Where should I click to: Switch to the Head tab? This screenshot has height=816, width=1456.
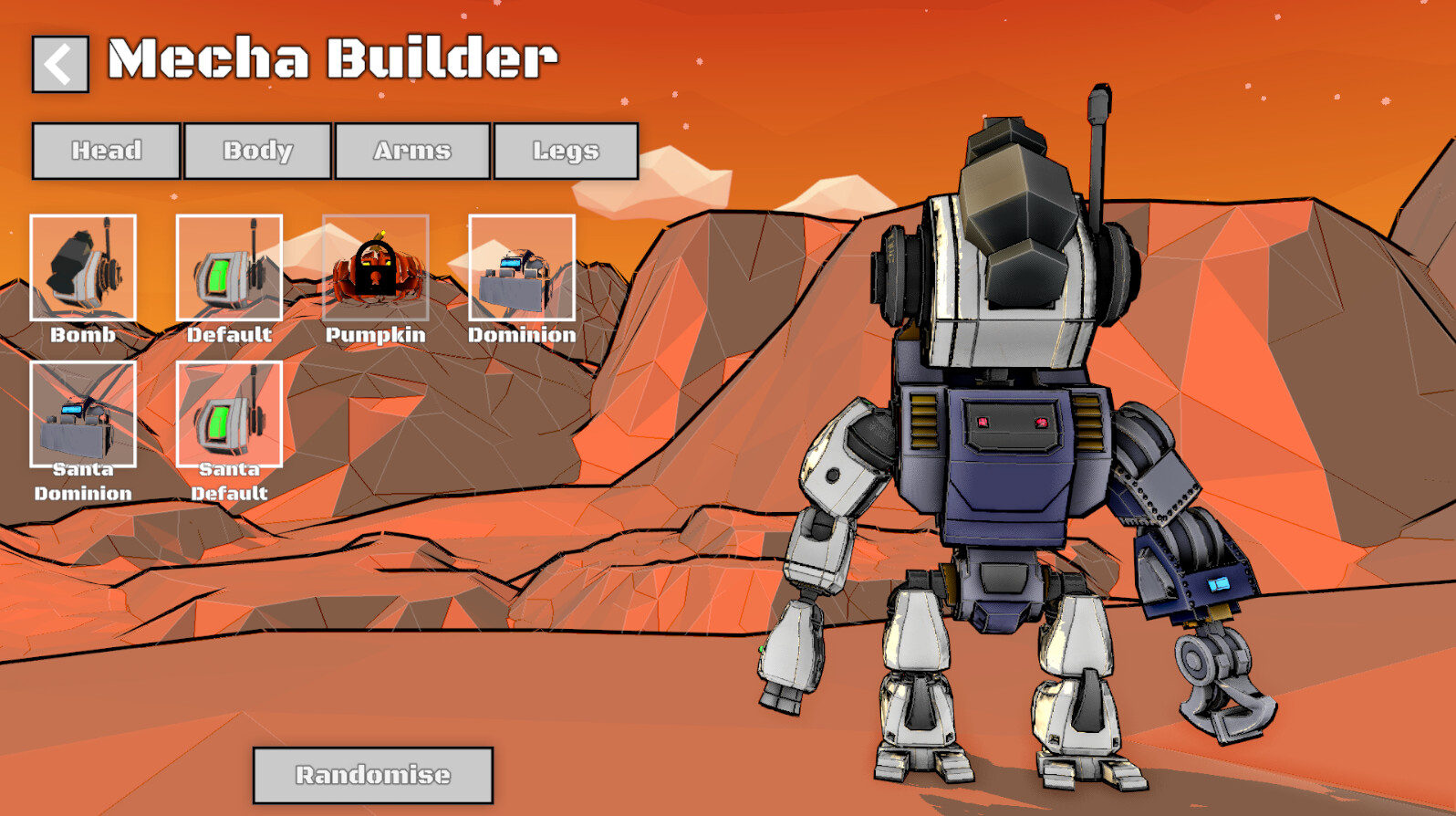pos(105,151)
